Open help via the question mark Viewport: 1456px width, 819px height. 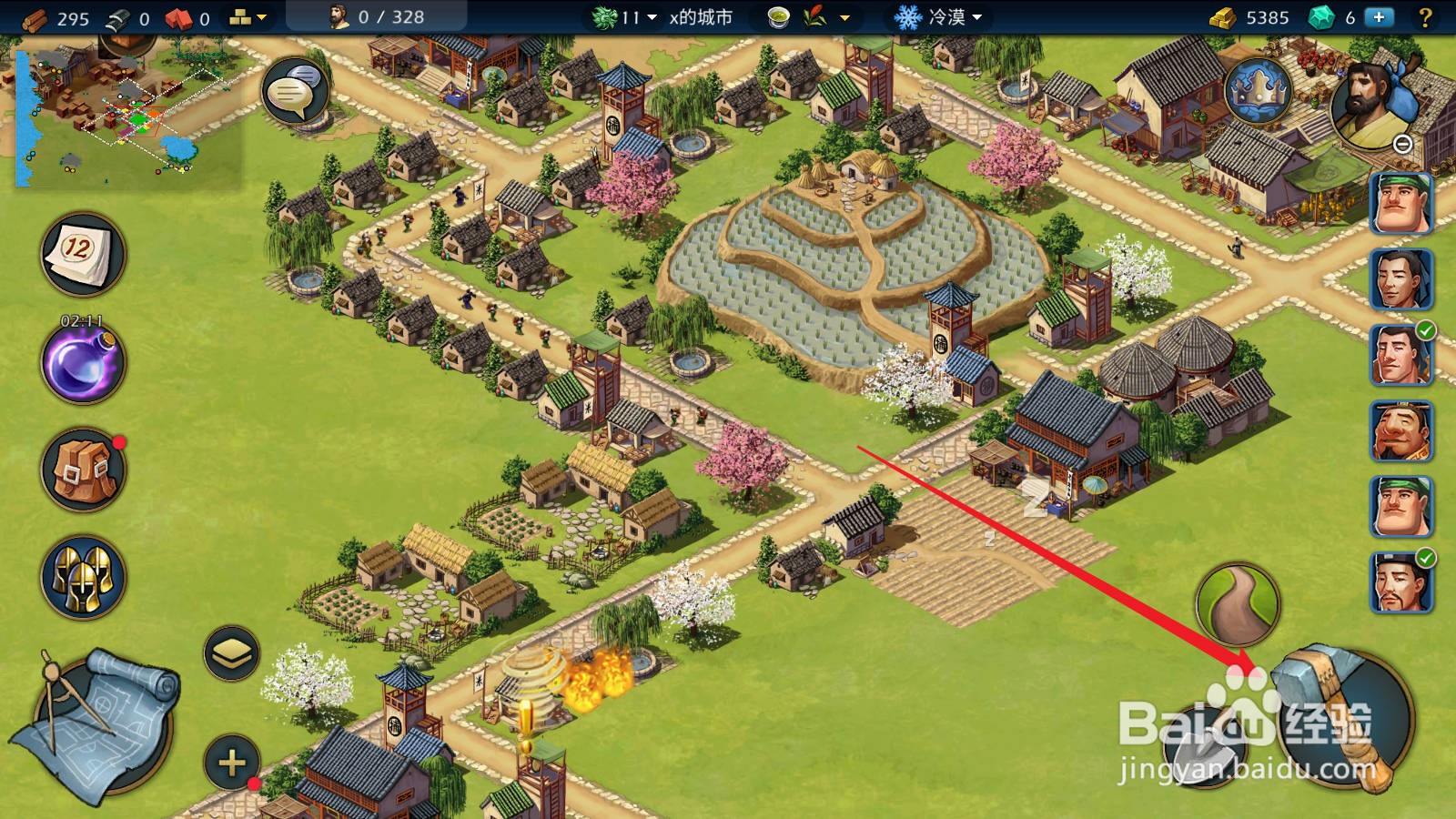pyautogui.click(x=1426, y=17)
